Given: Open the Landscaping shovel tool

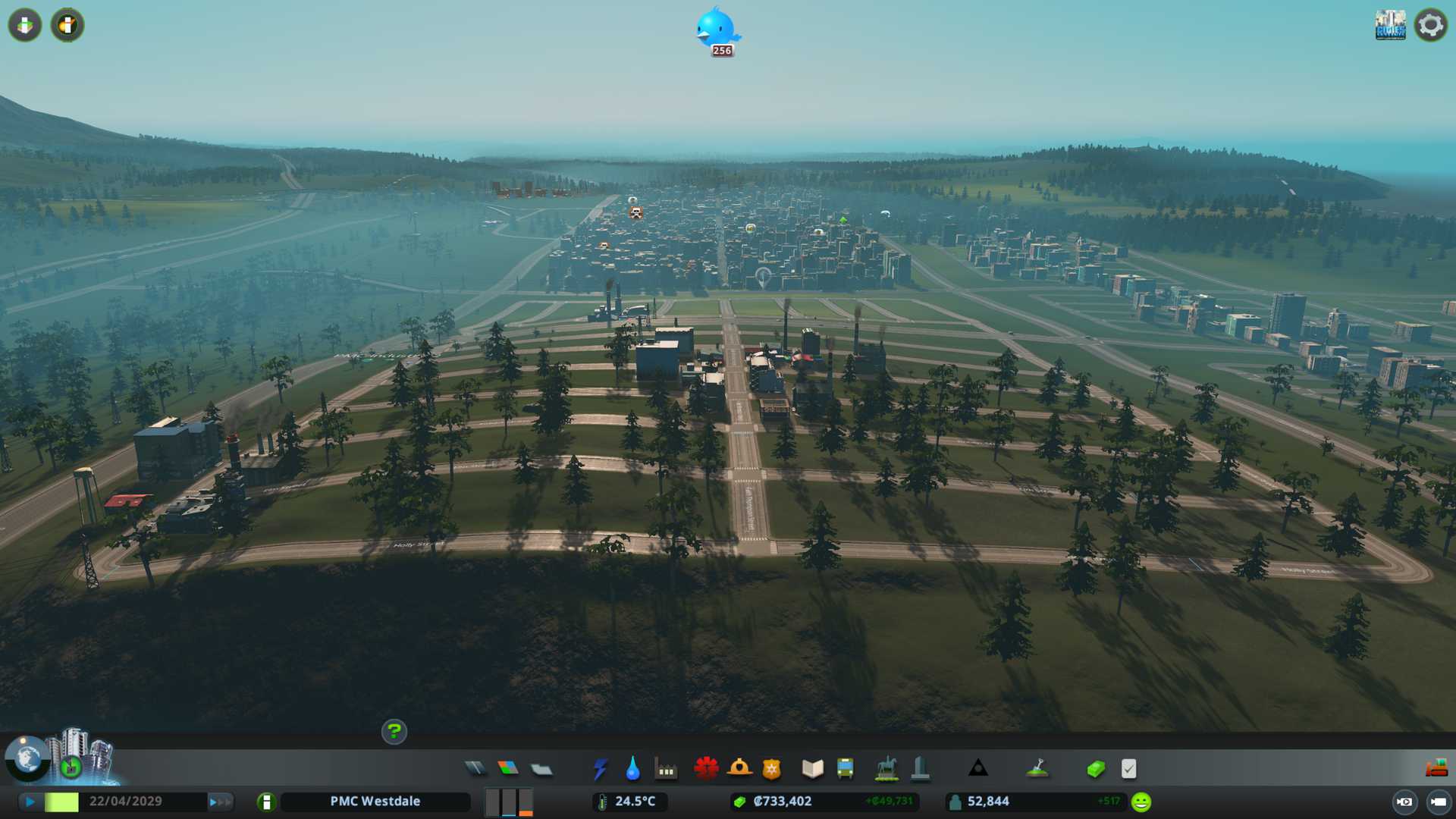Looking at the screenshot, I should point(1037,769).
